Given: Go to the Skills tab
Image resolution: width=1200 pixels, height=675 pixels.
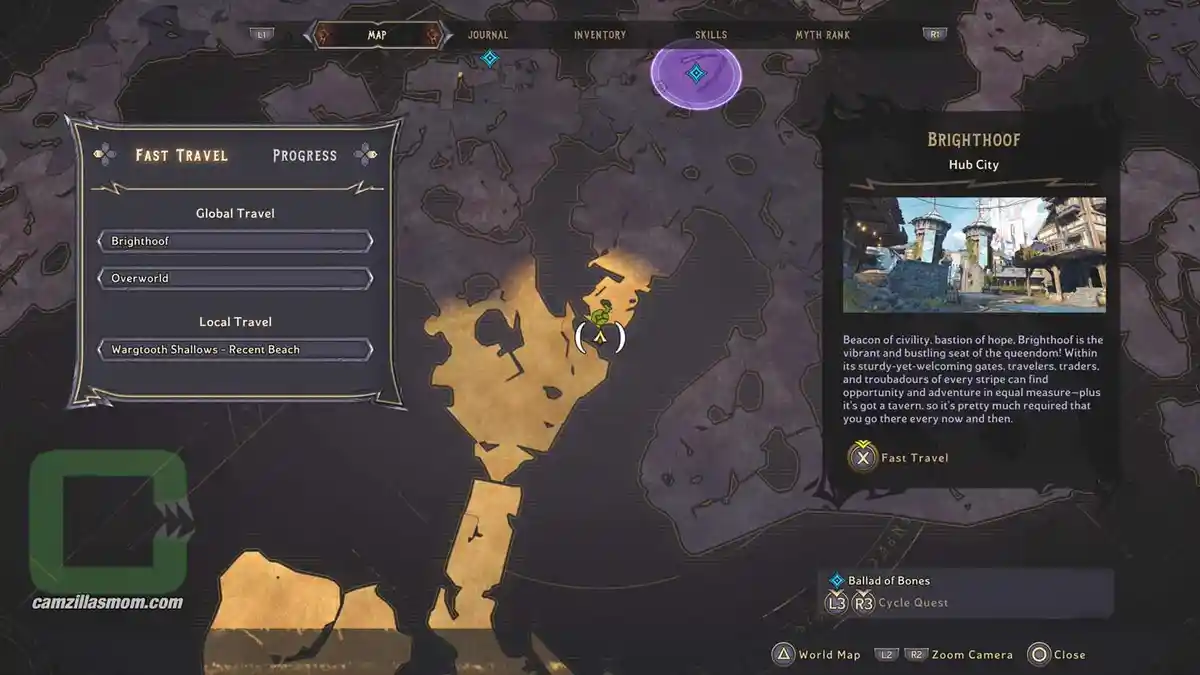Looking at the screenshot, I should coord(711,35).
